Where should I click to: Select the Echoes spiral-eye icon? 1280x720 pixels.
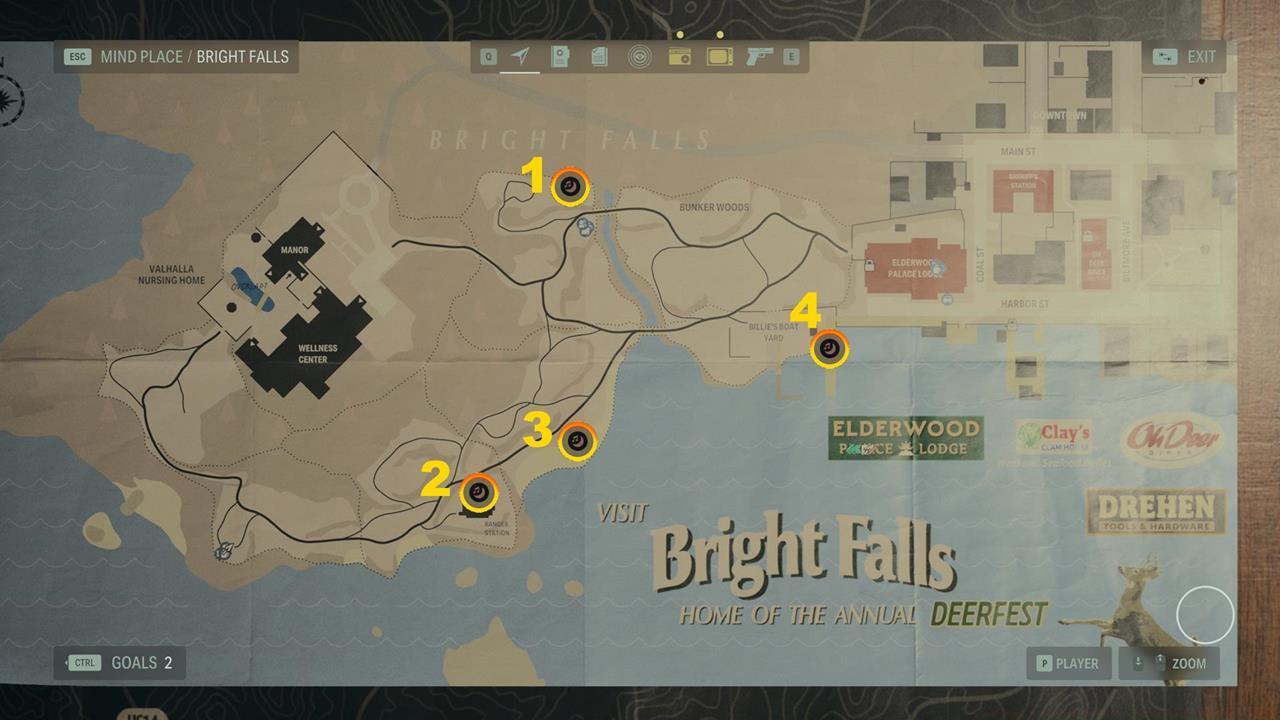pyautogui.click(x=637, y=57)
